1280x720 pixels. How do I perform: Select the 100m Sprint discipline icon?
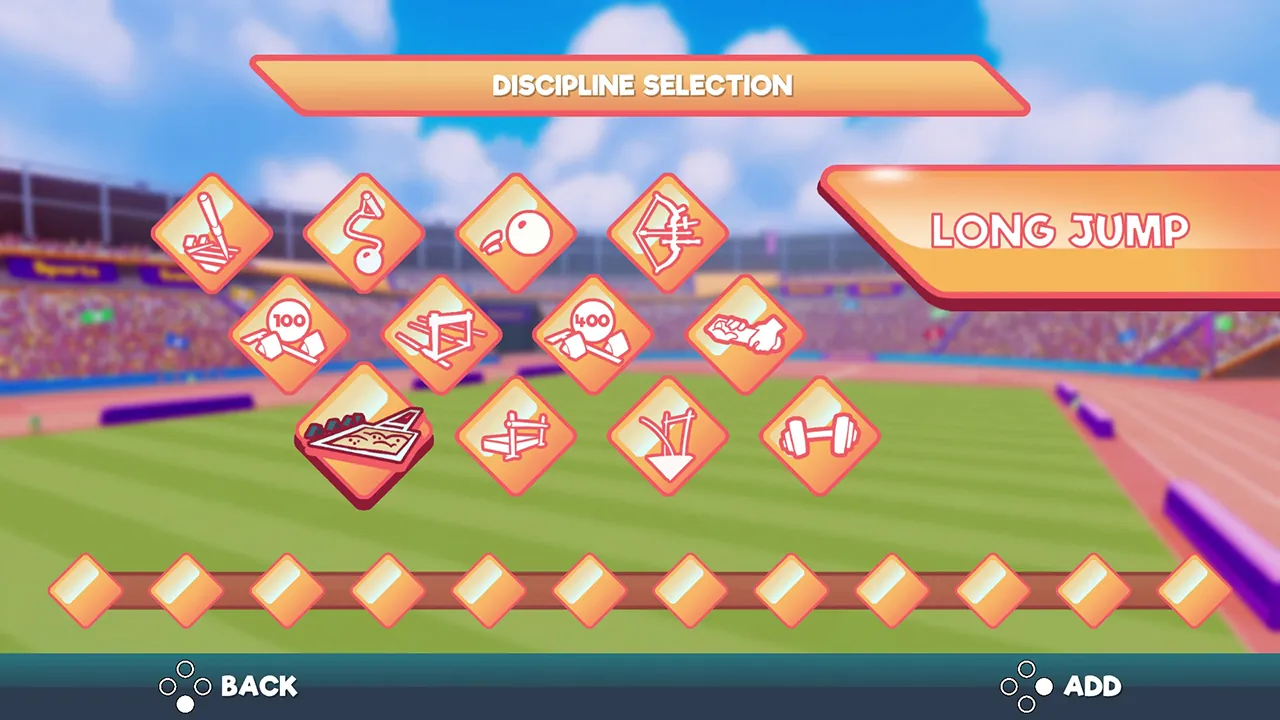289,333
